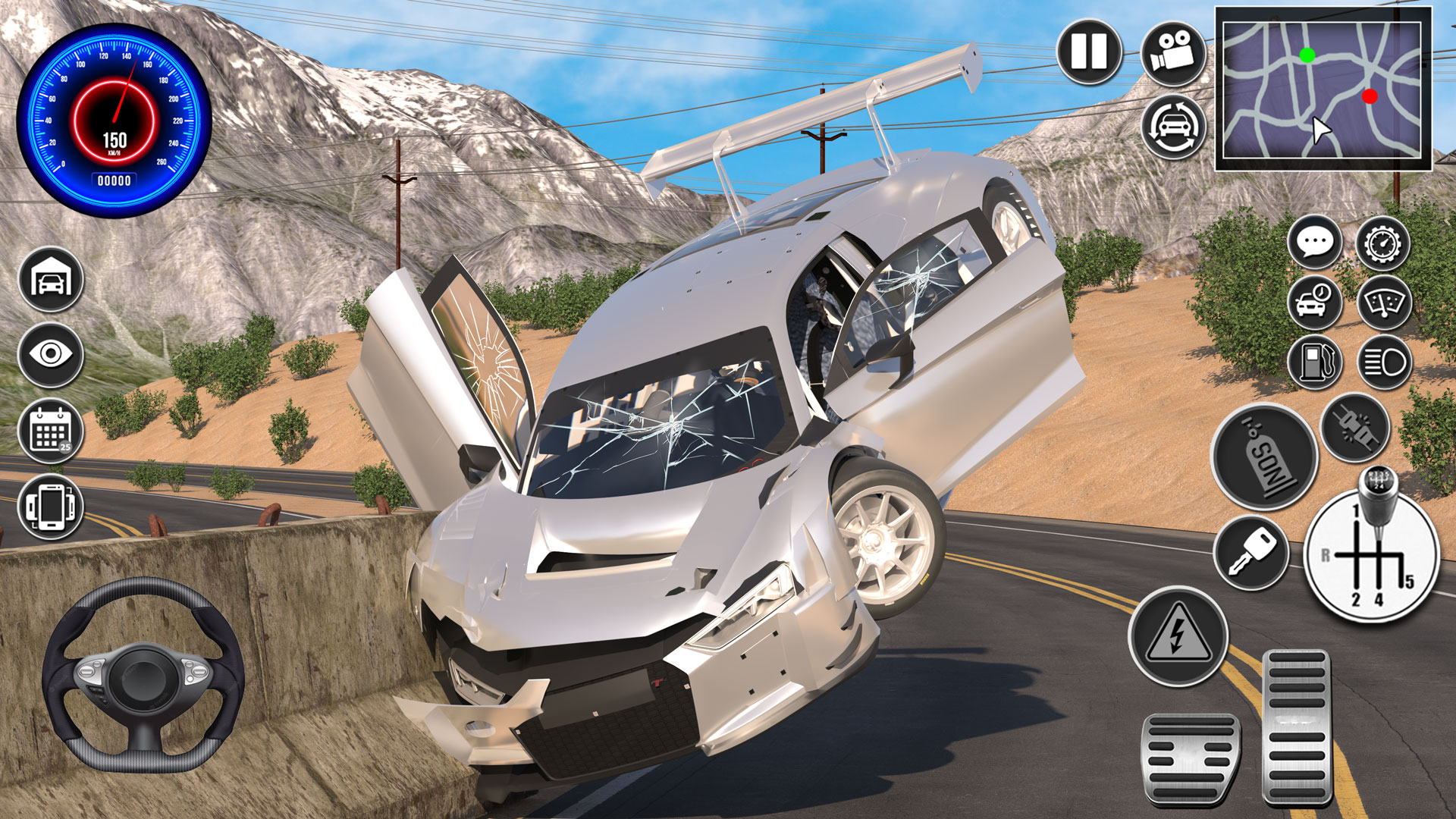Open the fuel refill station icon

click(x=1316, y=362)
